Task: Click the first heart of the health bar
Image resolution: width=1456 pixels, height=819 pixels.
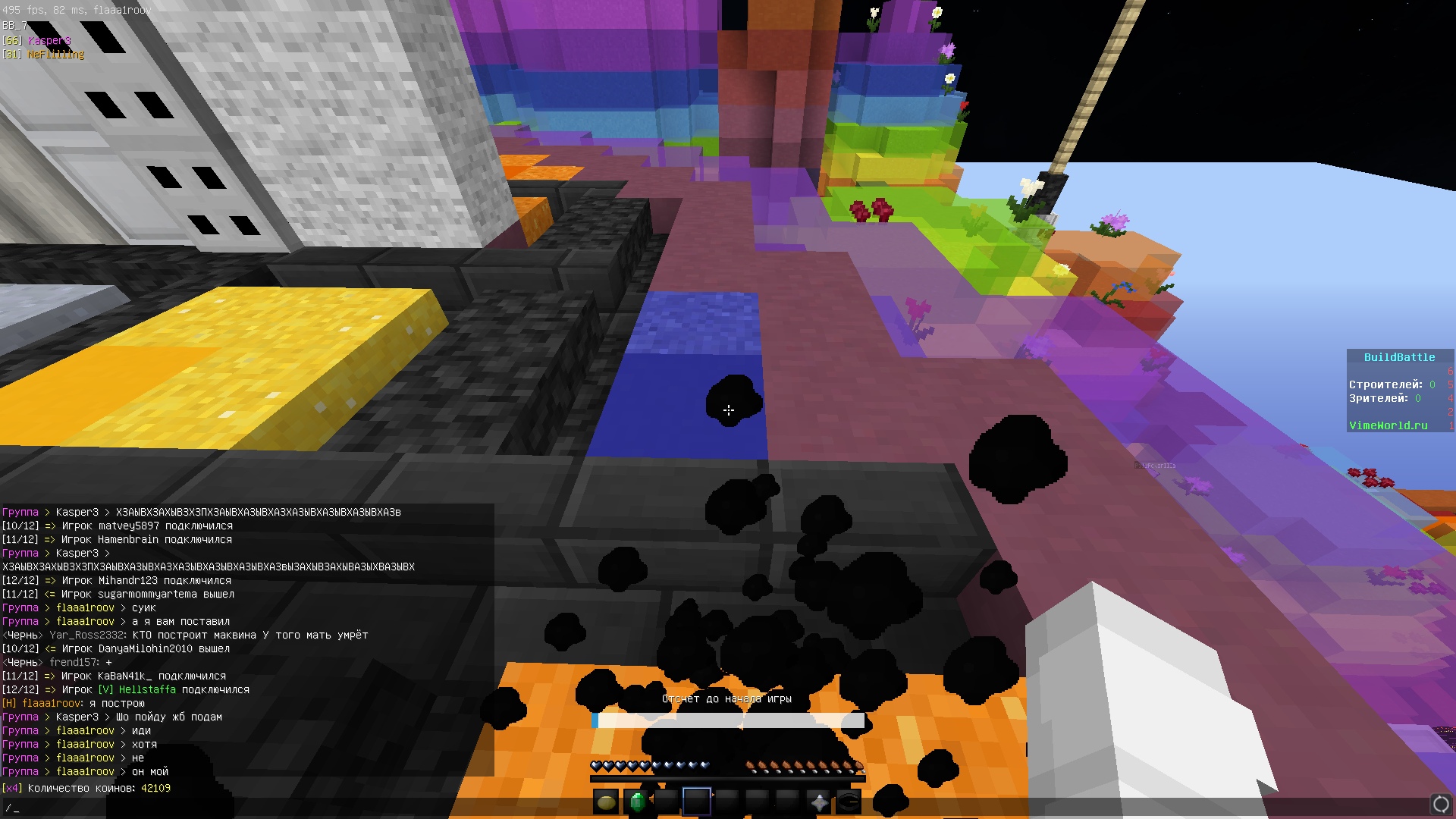Action: pos(596,766)
